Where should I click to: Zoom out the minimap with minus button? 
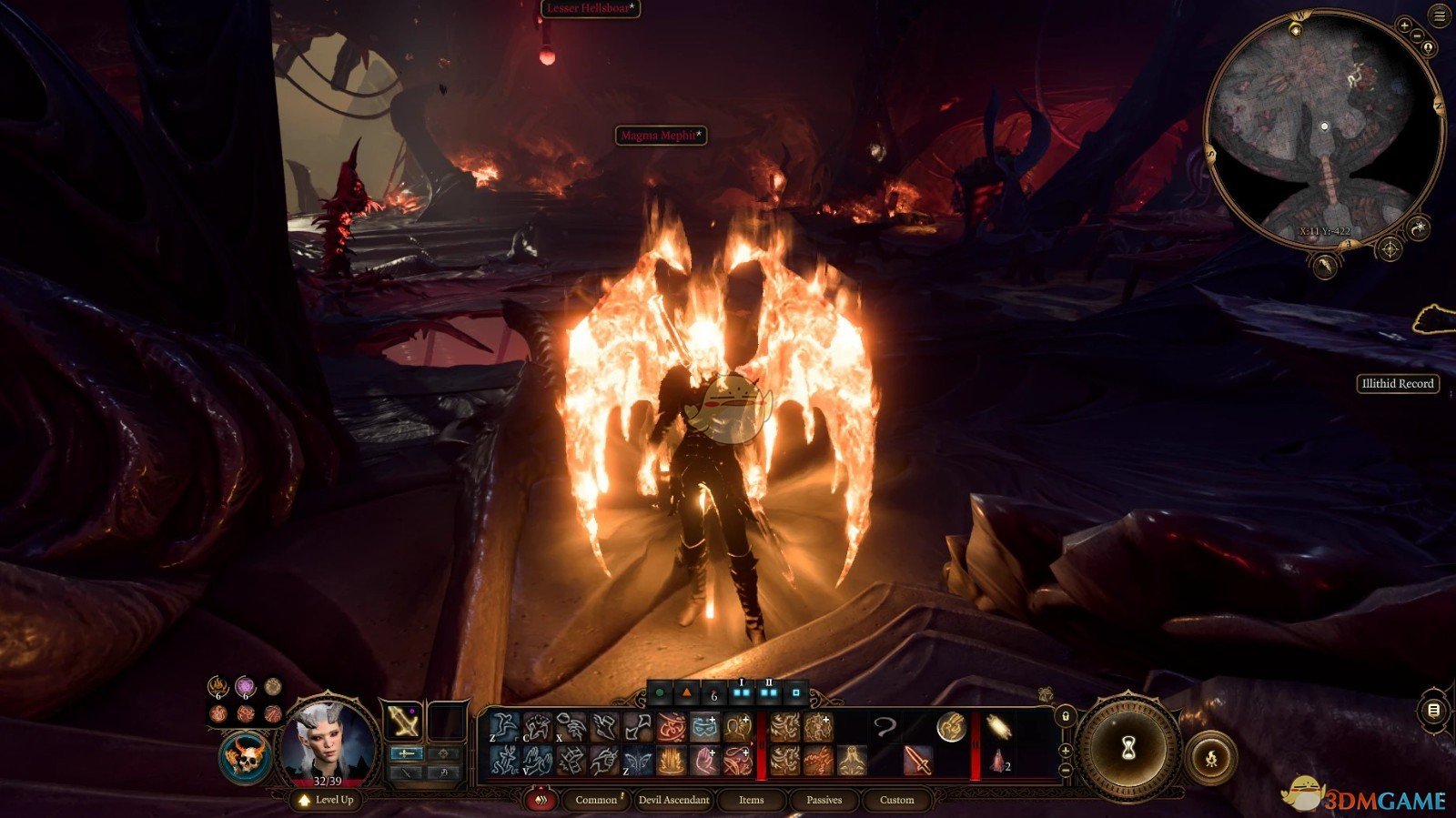1418,35
